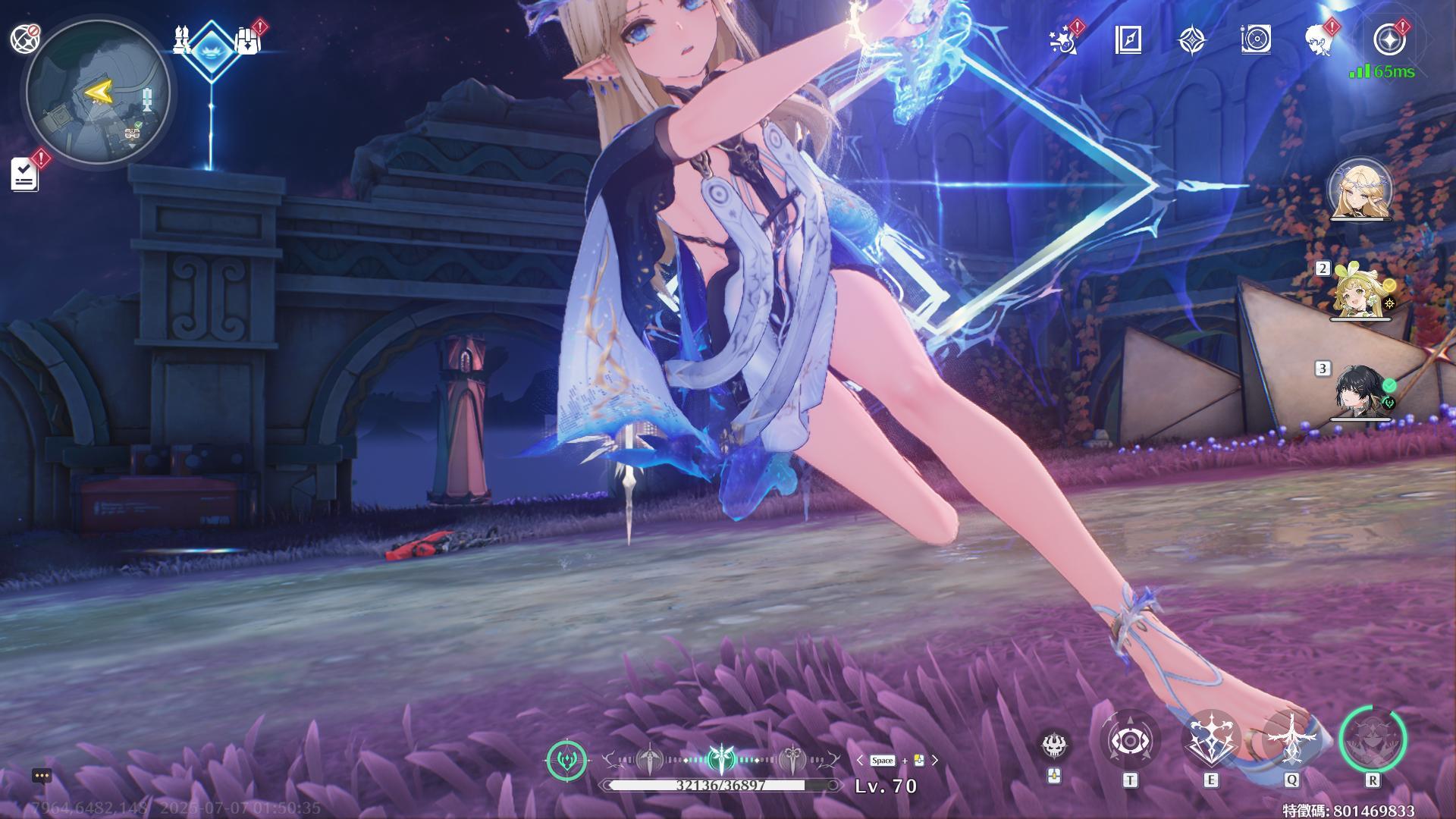Open the circular minimap
Image resolution: width=1456 pixels, height=819 pixels.
pos(97,93)
